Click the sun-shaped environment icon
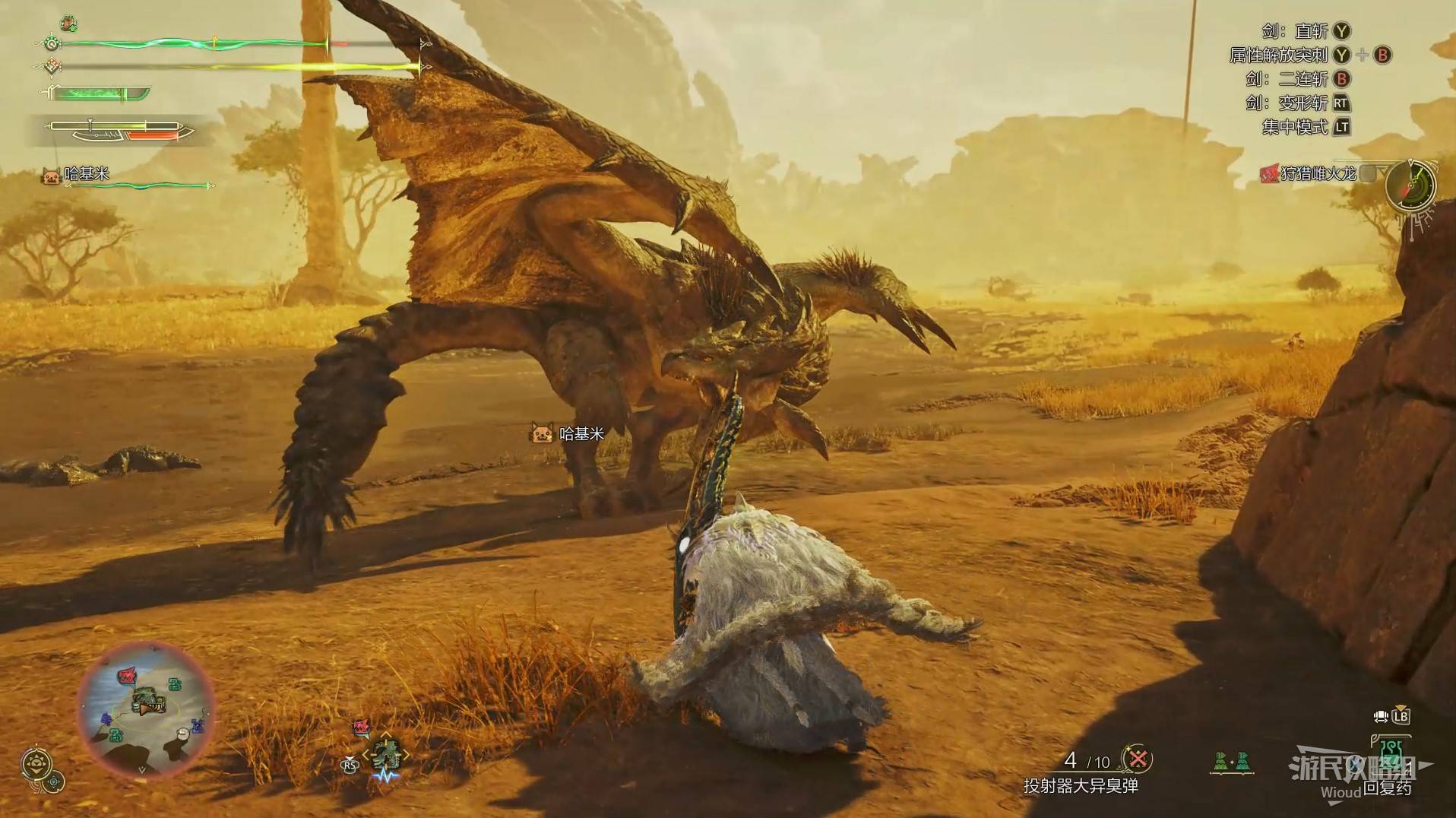The image size is (1456, 818). coord(36,763)
